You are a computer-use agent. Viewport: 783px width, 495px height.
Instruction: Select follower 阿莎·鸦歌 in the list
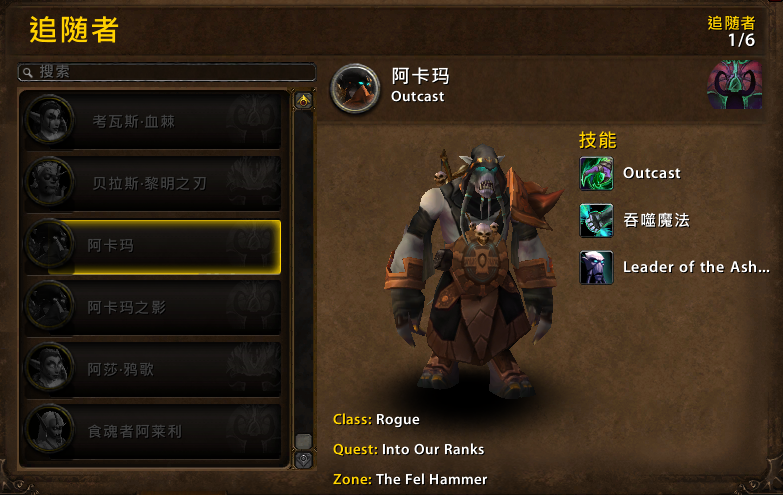[152, 370]
